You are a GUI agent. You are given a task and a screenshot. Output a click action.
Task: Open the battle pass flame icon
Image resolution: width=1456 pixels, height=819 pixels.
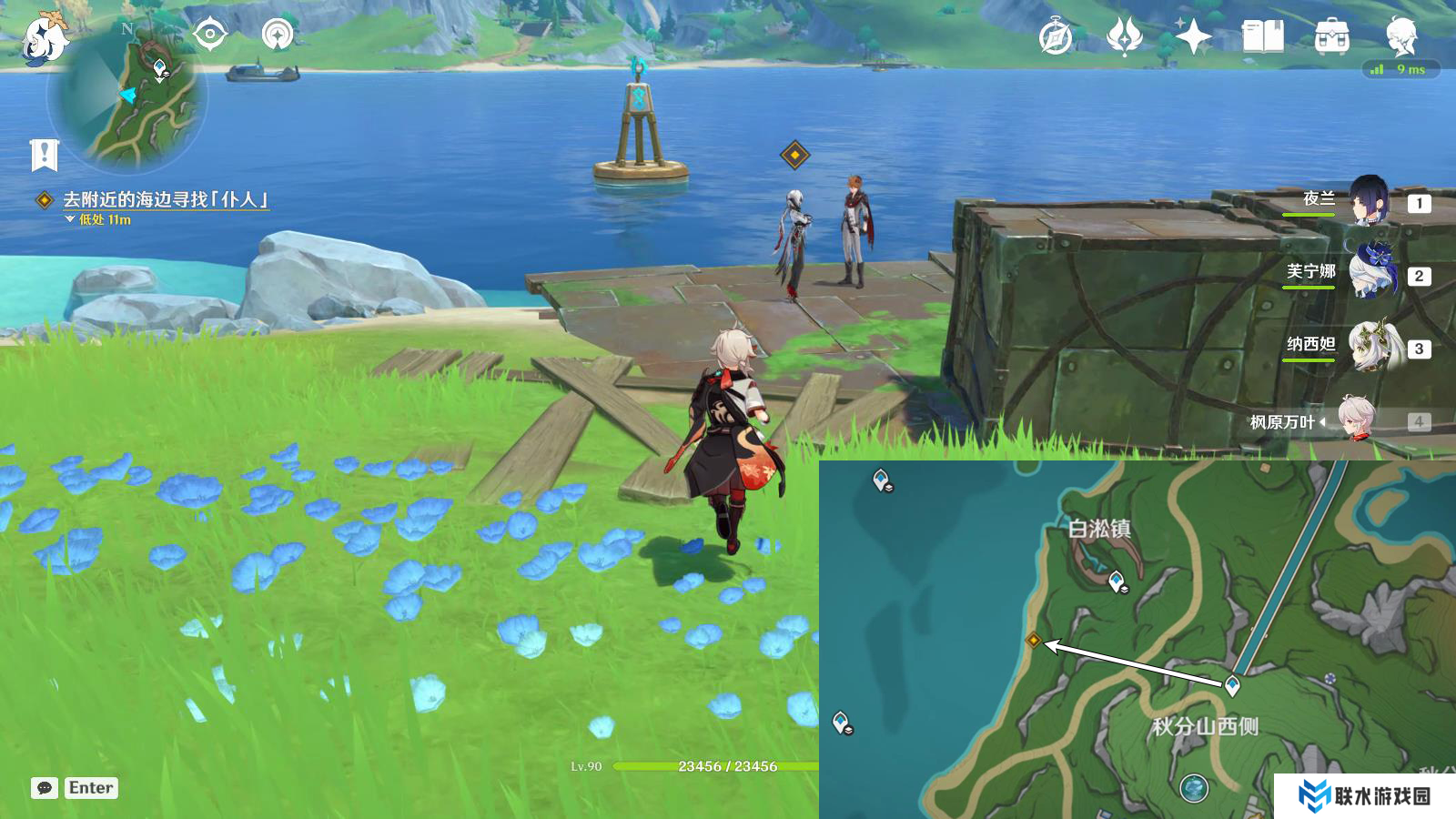pos(1124,37)
